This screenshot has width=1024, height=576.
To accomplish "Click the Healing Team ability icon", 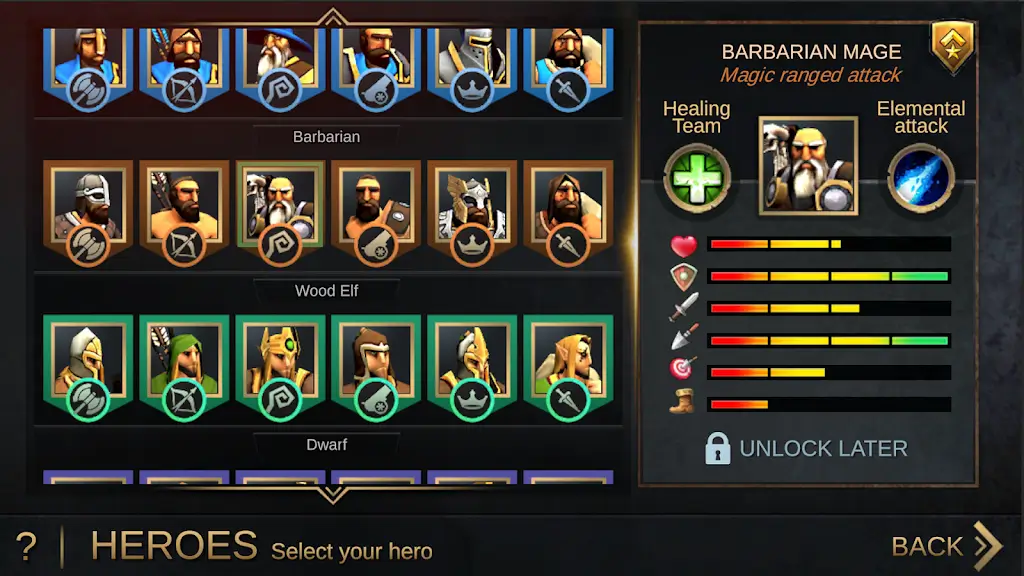I will click(x=697, y=180).
